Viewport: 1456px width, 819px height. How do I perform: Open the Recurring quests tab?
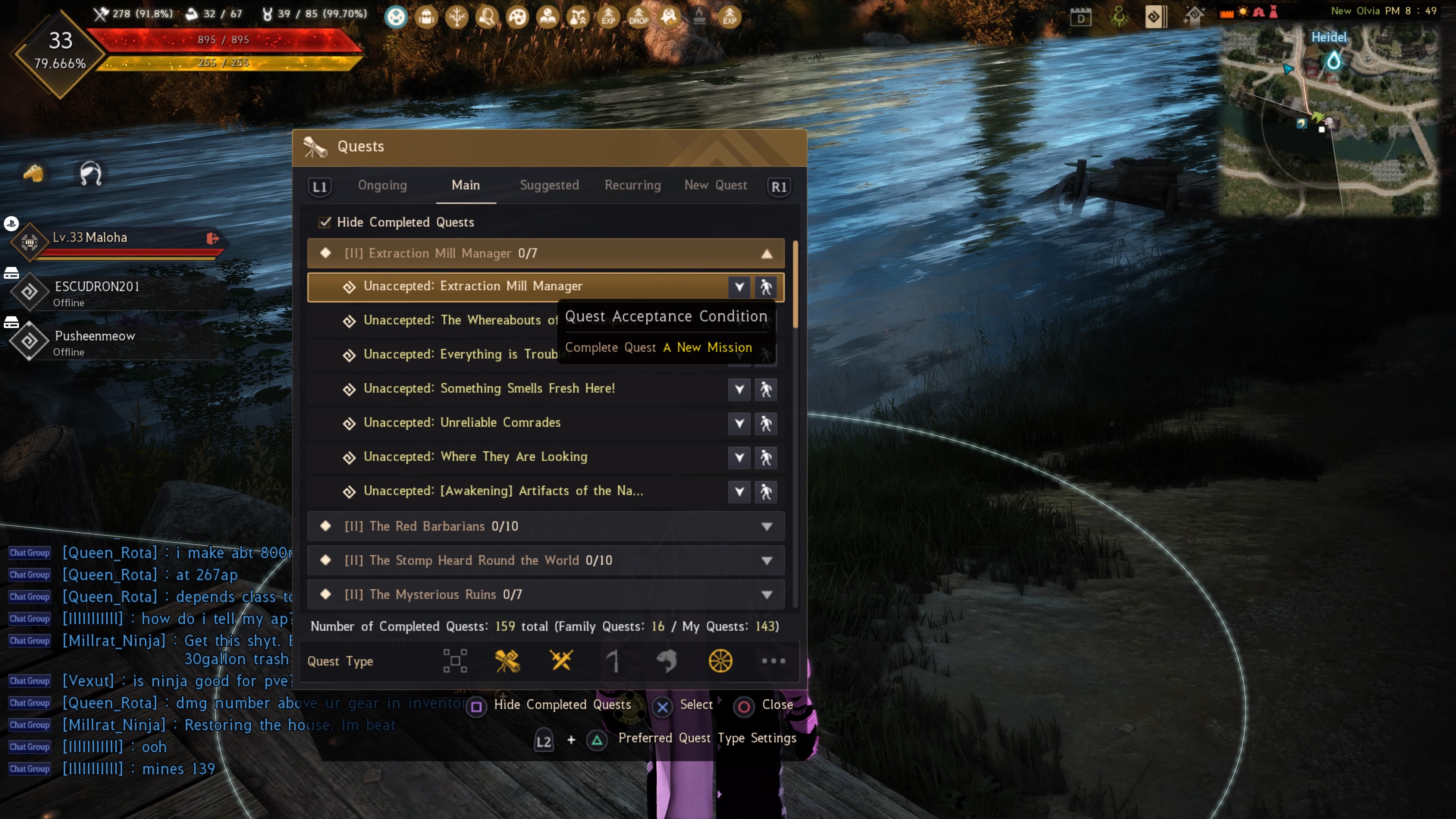632,185
